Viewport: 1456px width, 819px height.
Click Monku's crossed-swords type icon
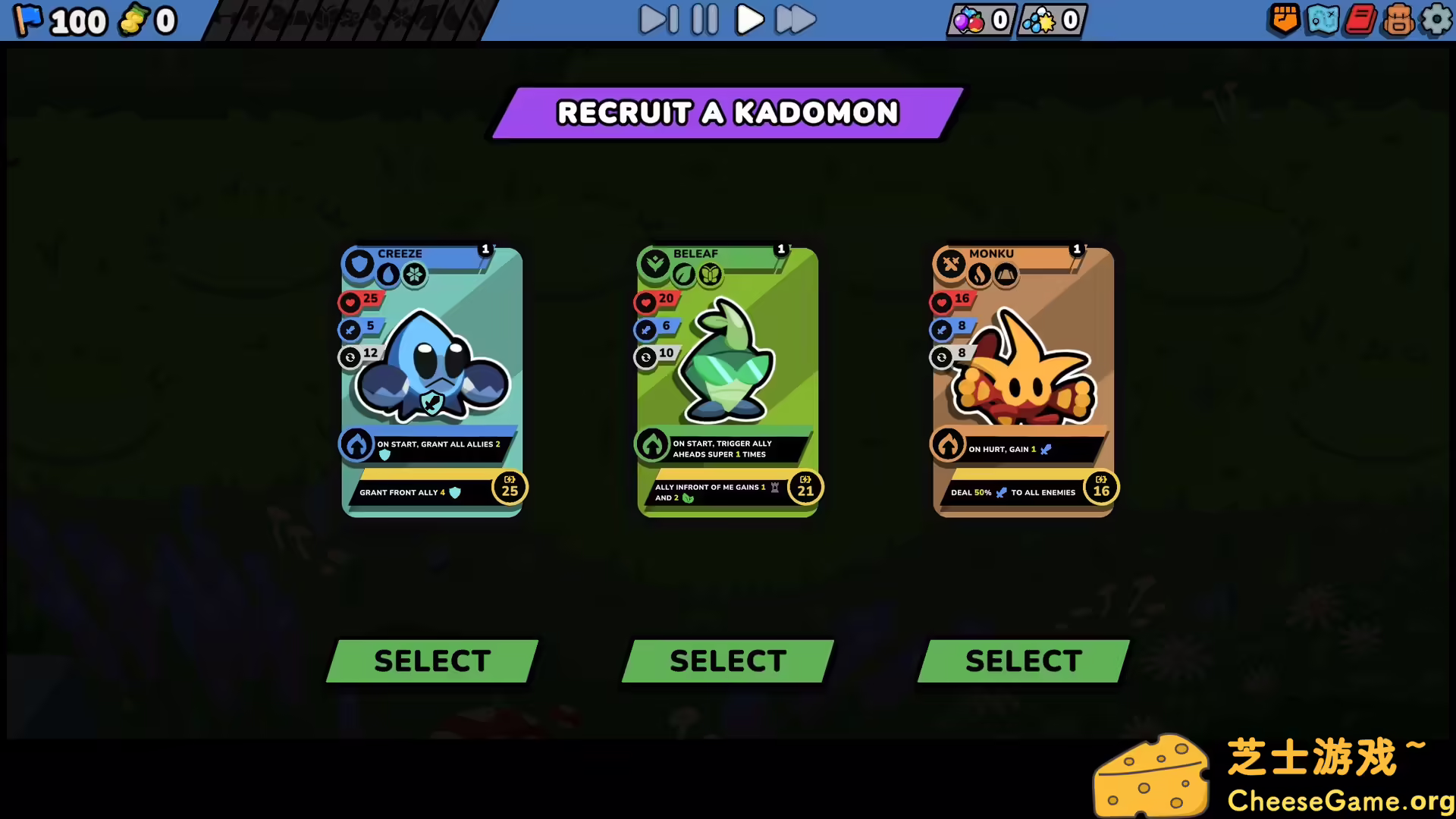point(949,265)
